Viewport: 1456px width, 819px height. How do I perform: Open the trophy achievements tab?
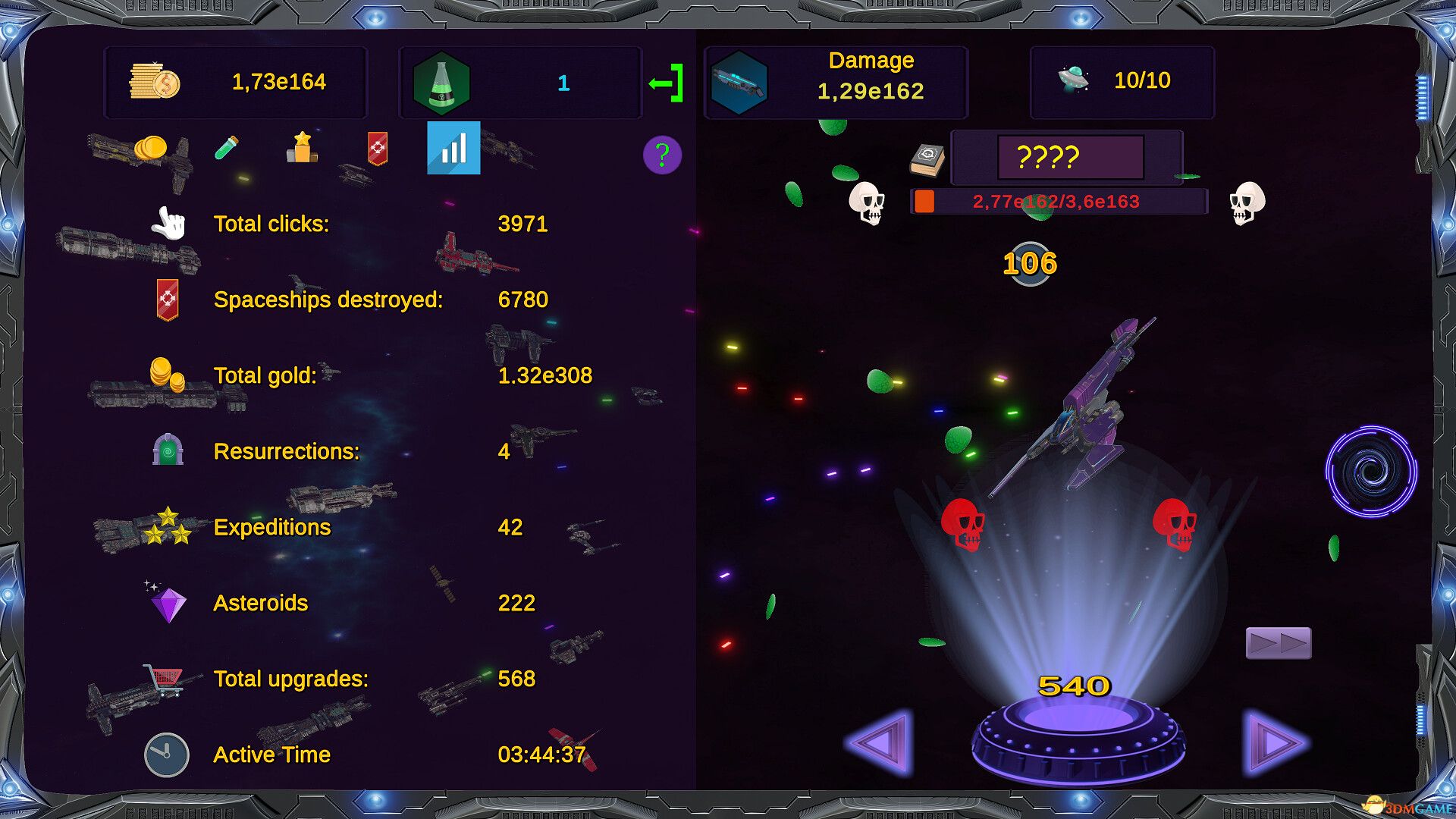pyautogui.click(x=301, y=149)
